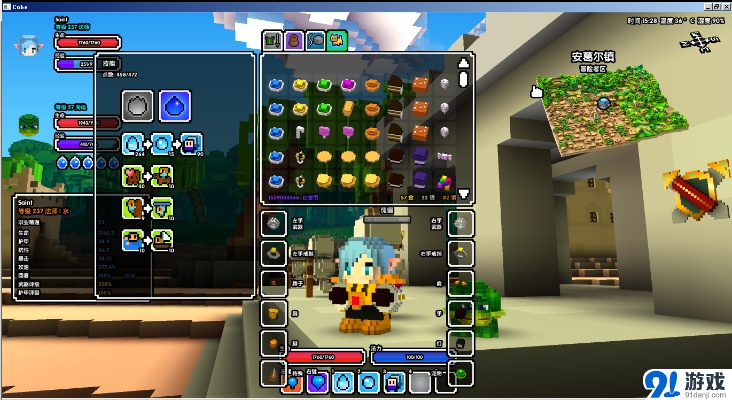
Task: Choose the gray locked skill icon
Action: click(x=138, y=104)
